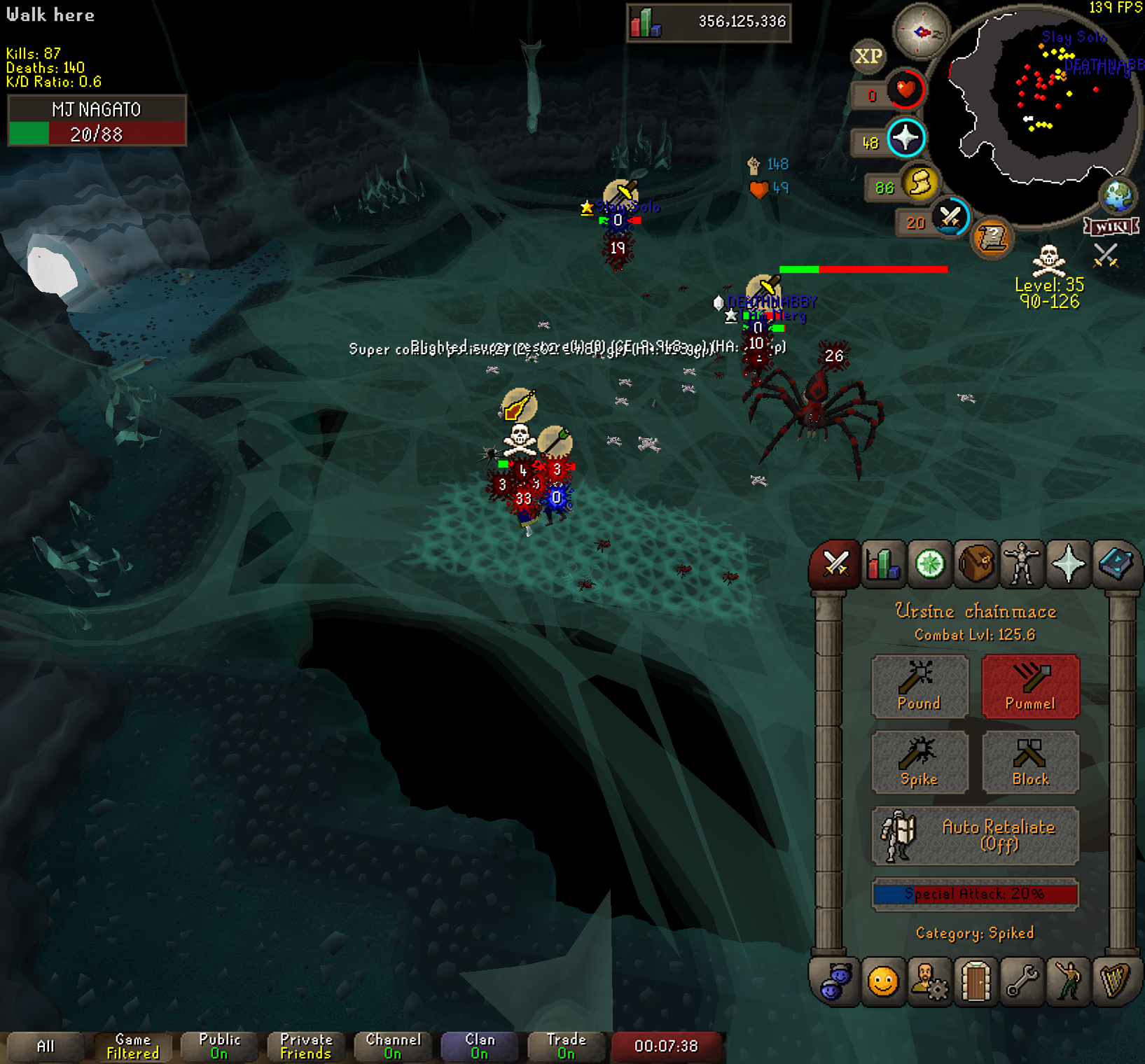Show the Worn Equipment tab

[x=1022, y=563]
